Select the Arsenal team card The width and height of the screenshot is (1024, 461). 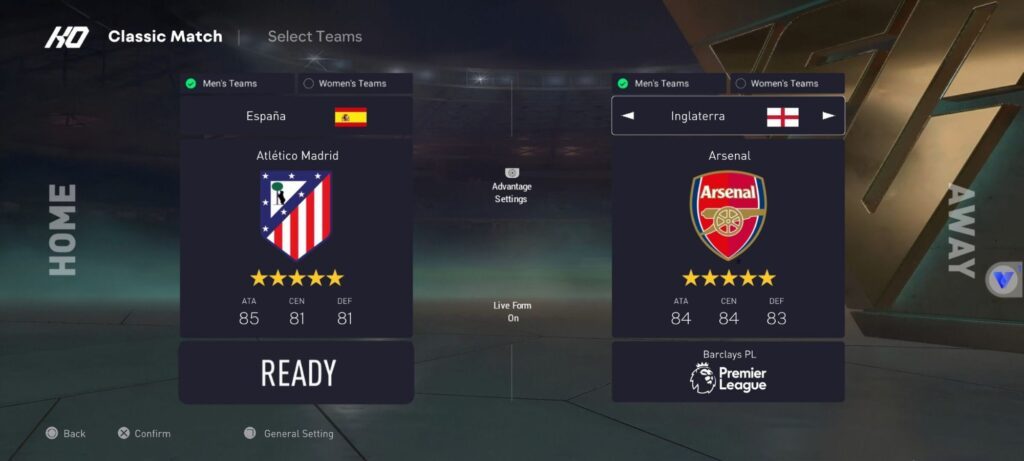pos(728,237)
